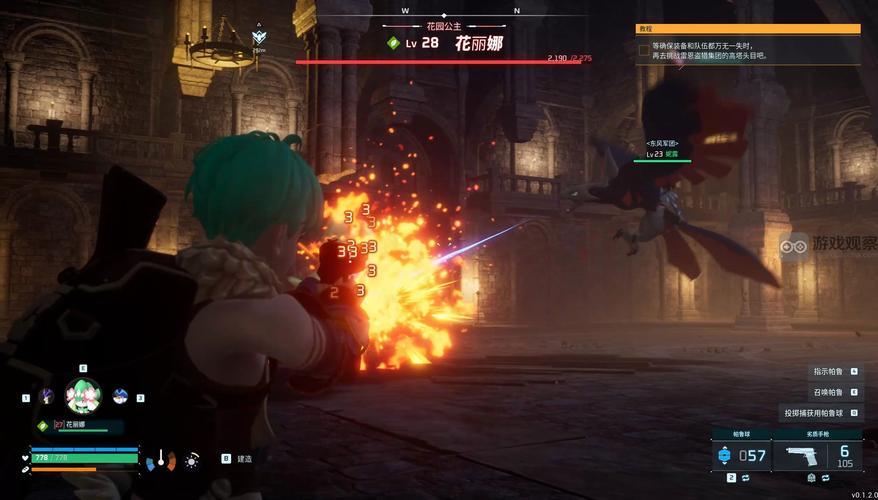This screenshot has height=500, width=878.
Task: Switch to the blue Pal on the right
Action: point(120,396)
